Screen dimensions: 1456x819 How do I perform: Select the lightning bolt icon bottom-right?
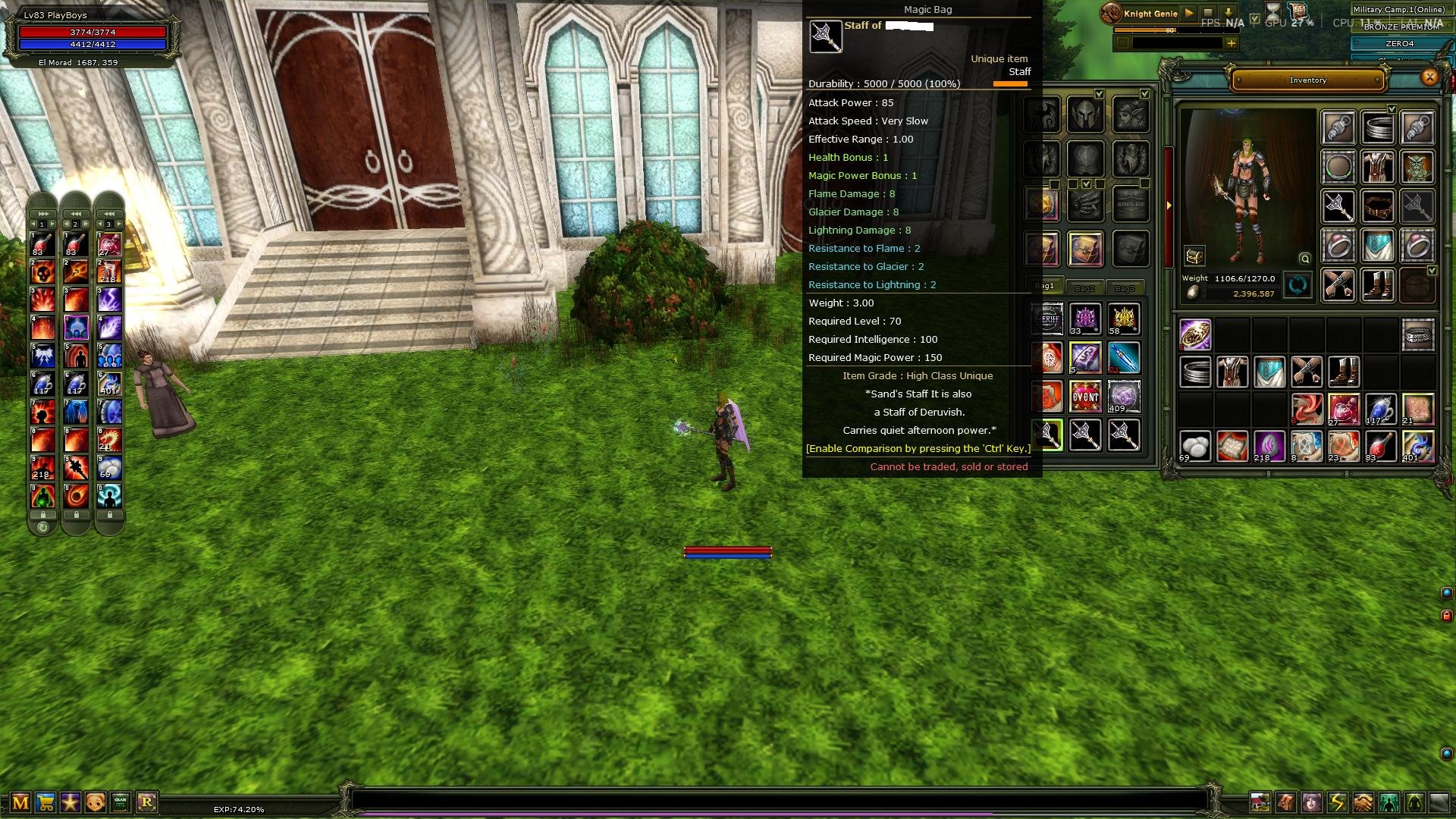click(1336, 802)
